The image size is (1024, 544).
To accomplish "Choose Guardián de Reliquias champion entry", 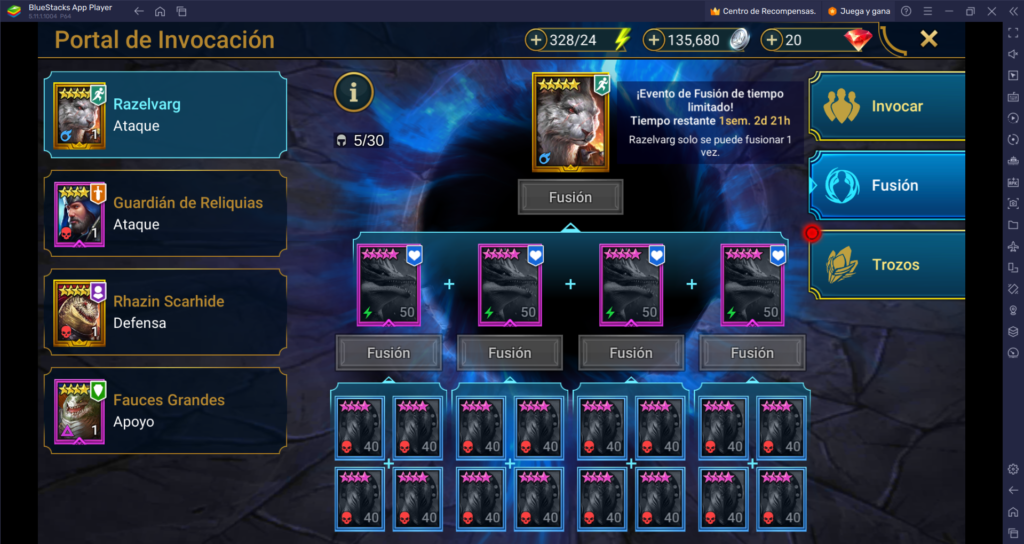I will pos(165,213).
